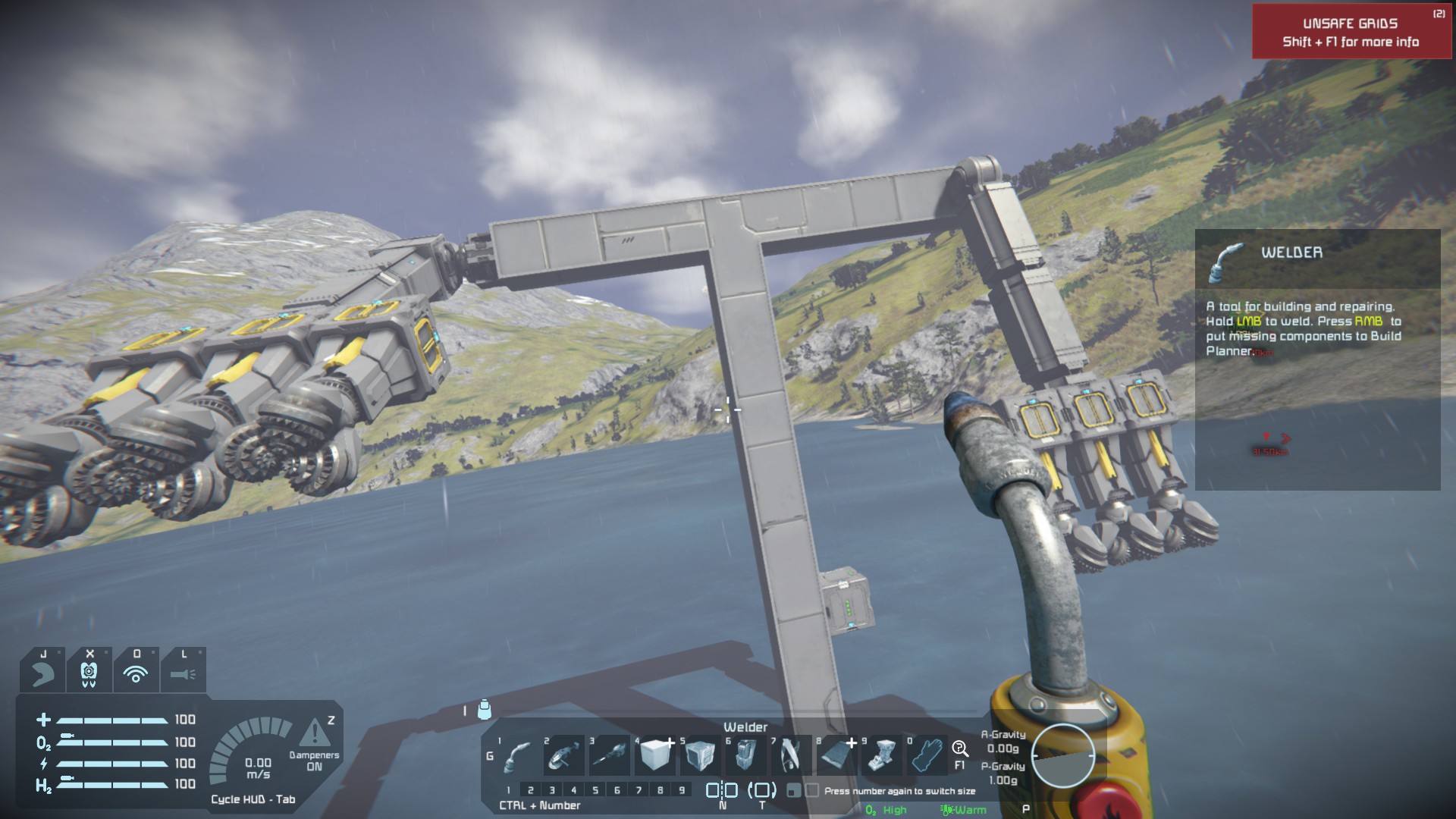This screenshot has height=819, width=1456.
Task: Toggle the block symmetry mode icon
Action: point(722,790)
